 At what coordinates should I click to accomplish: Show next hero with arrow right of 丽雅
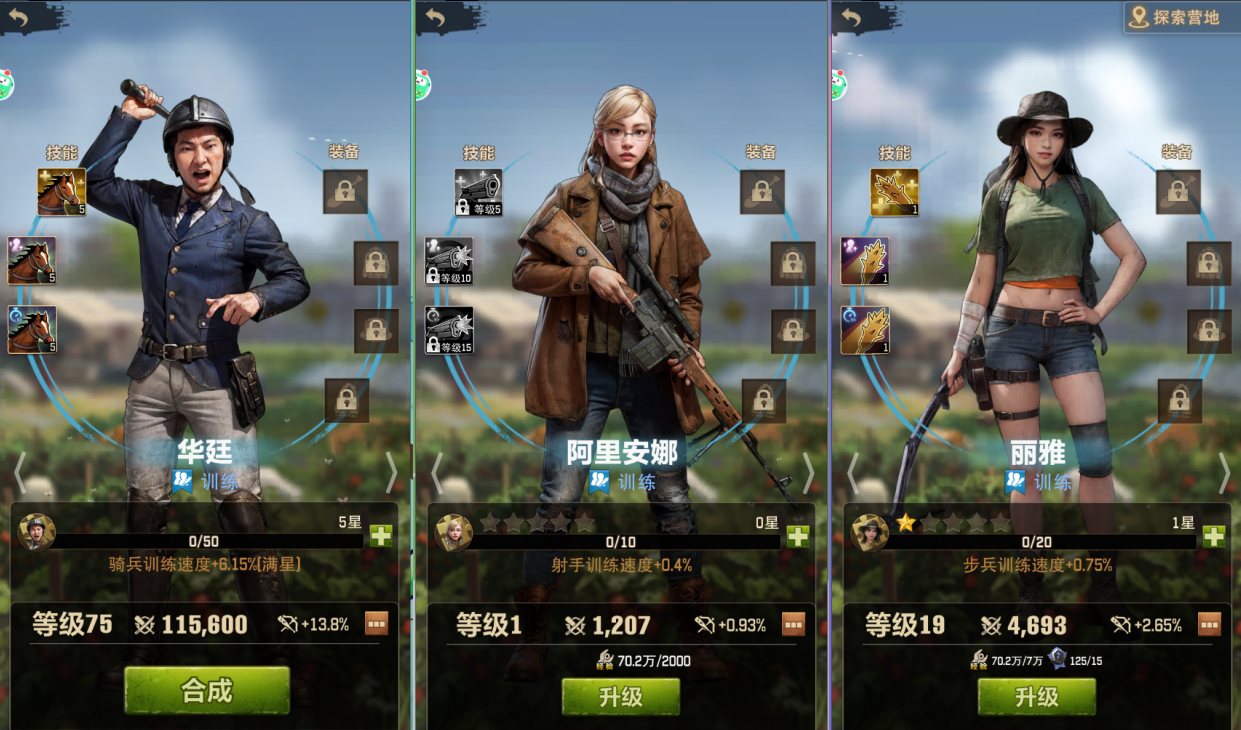[x=1224, y=472]
